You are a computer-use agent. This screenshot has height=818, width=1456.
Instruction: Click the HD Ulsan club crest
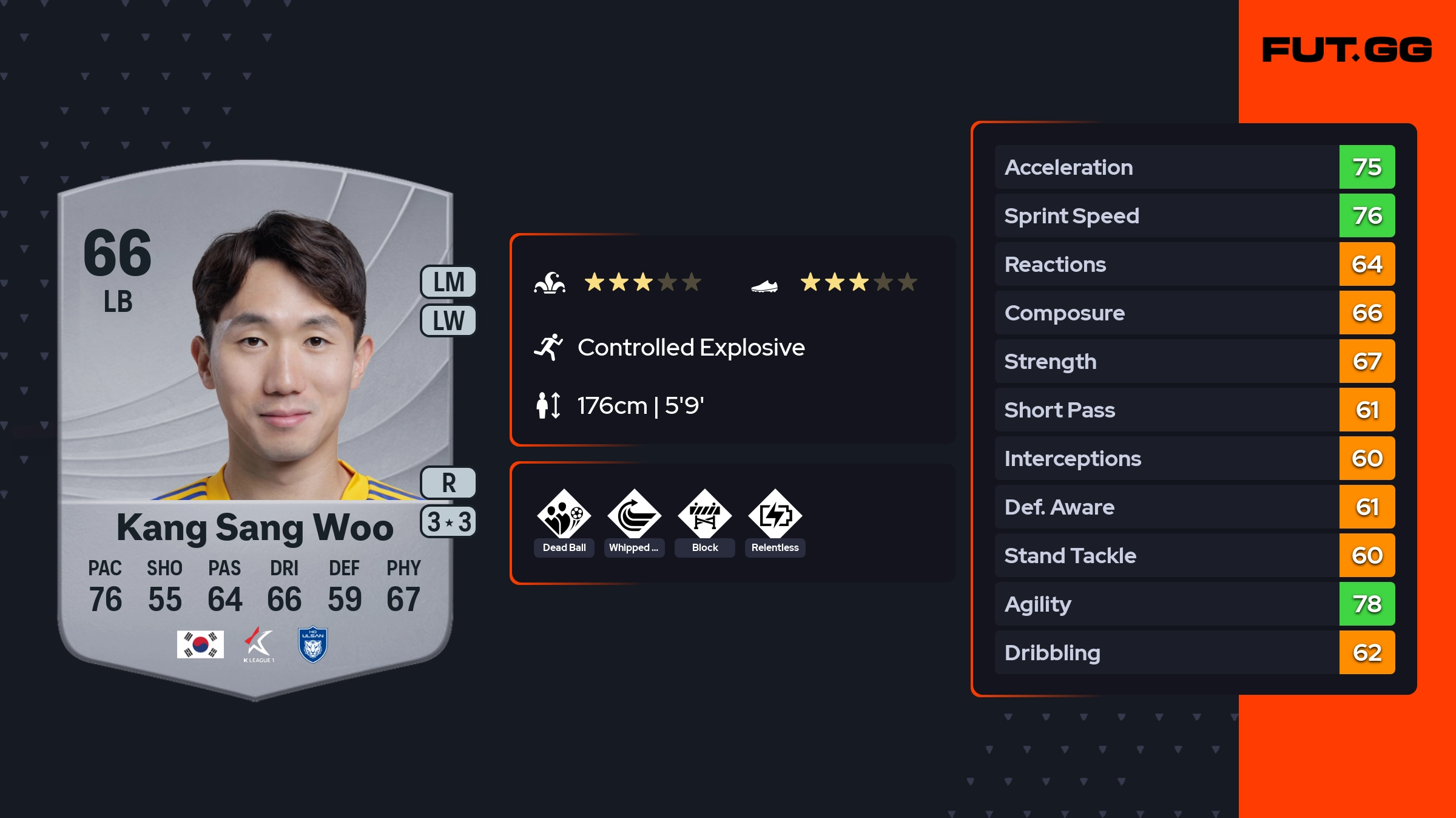tap(313, 644)
